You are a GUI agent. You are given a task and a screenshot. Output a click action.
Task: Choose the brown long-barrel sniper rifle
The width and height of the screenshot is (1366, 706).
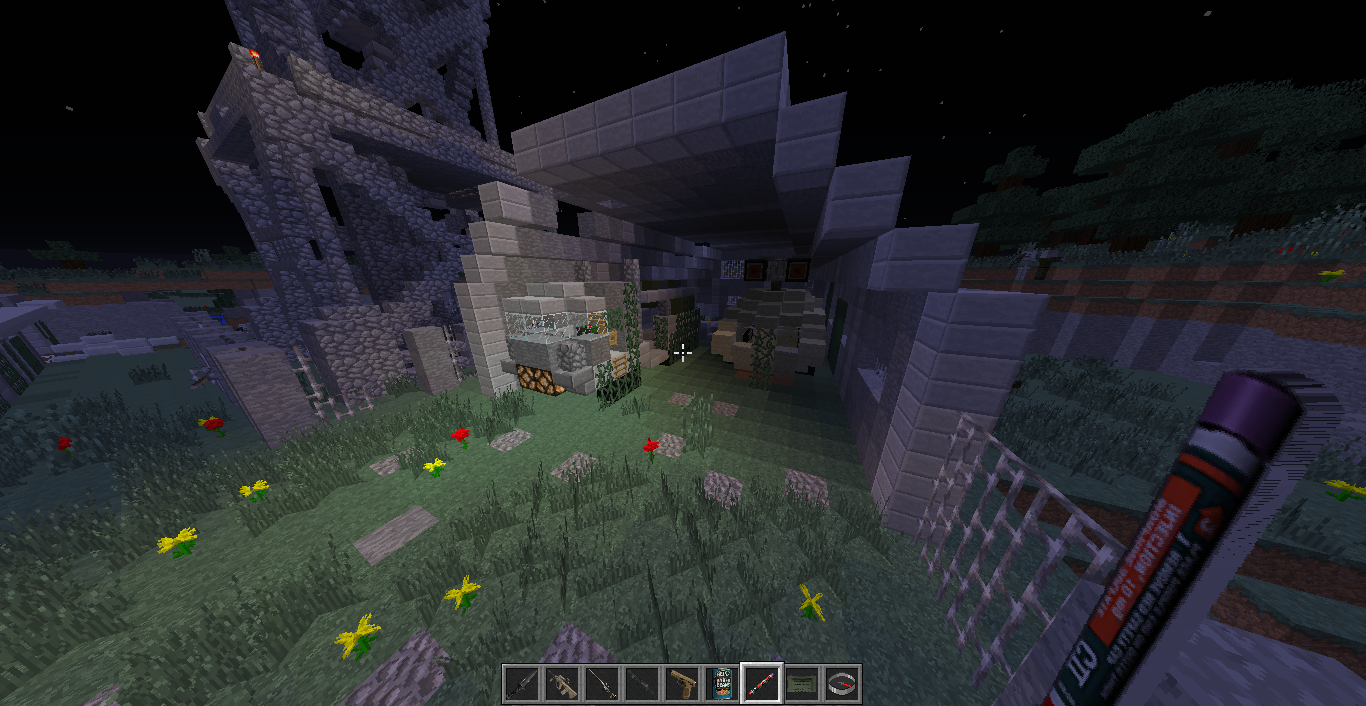(602, 684)
